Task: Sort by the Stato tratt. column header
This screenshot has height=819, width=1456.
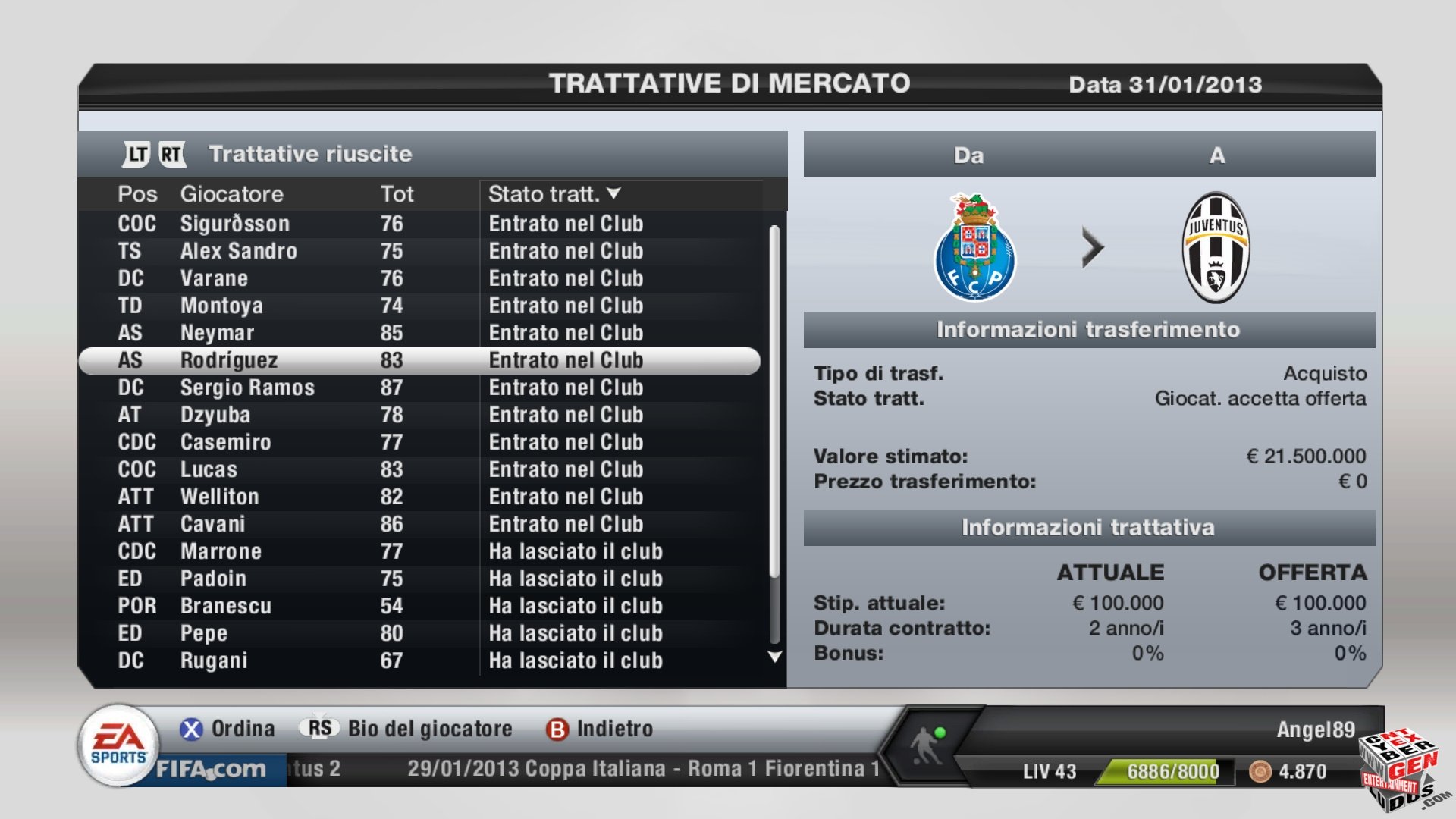Action: tap(554, 194)
